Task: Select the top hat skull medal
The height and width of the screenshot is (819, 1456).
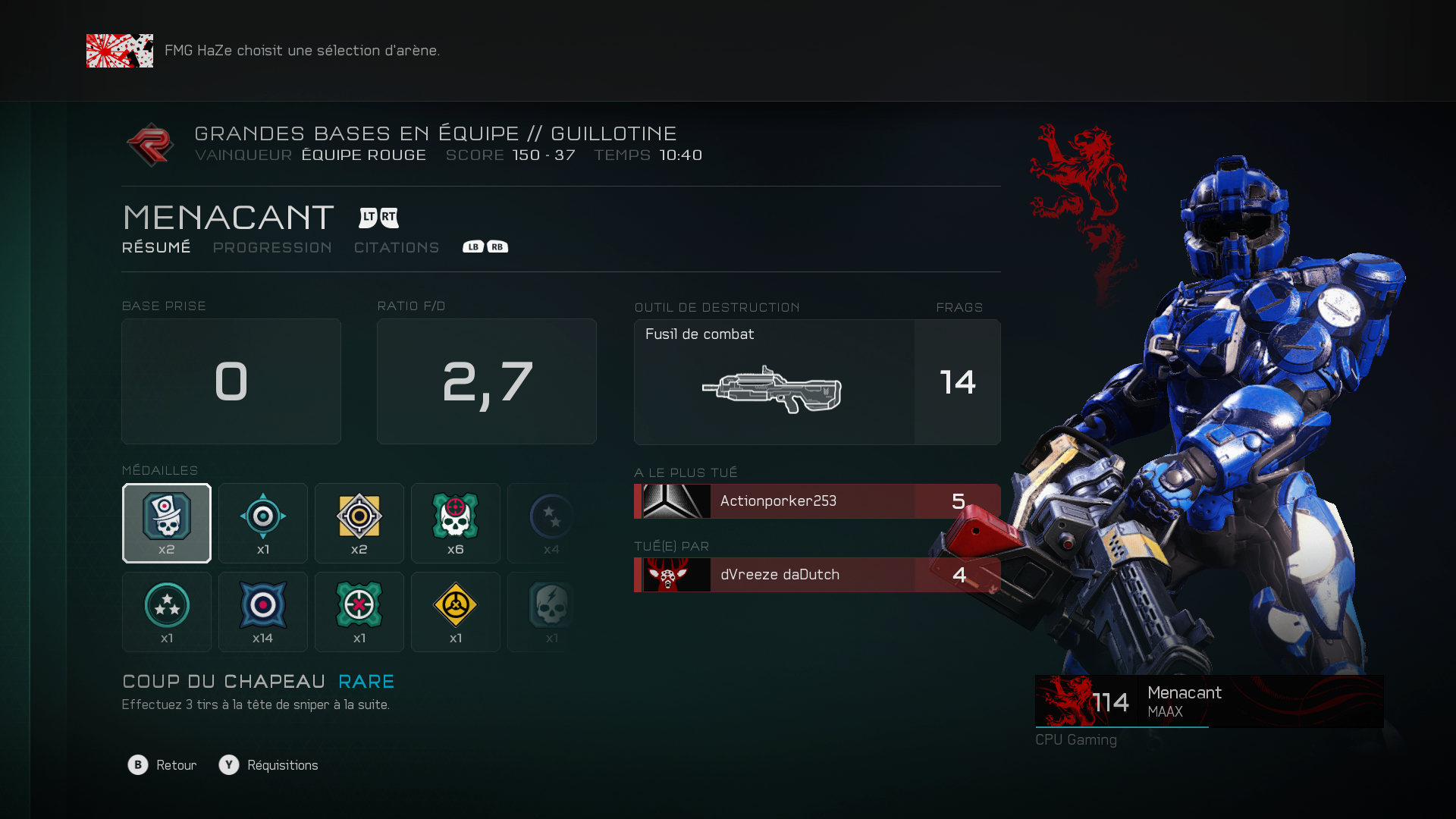Action: (x=167, y=523)
